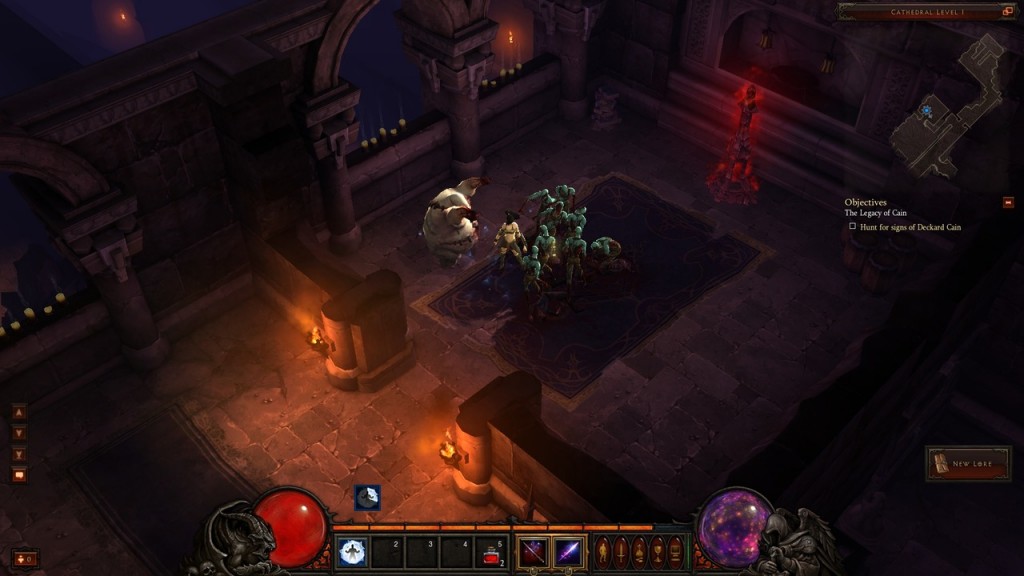The image size is (1024, 576).
Task: Activate the first action bar skill
Action: tap(351, 551)
